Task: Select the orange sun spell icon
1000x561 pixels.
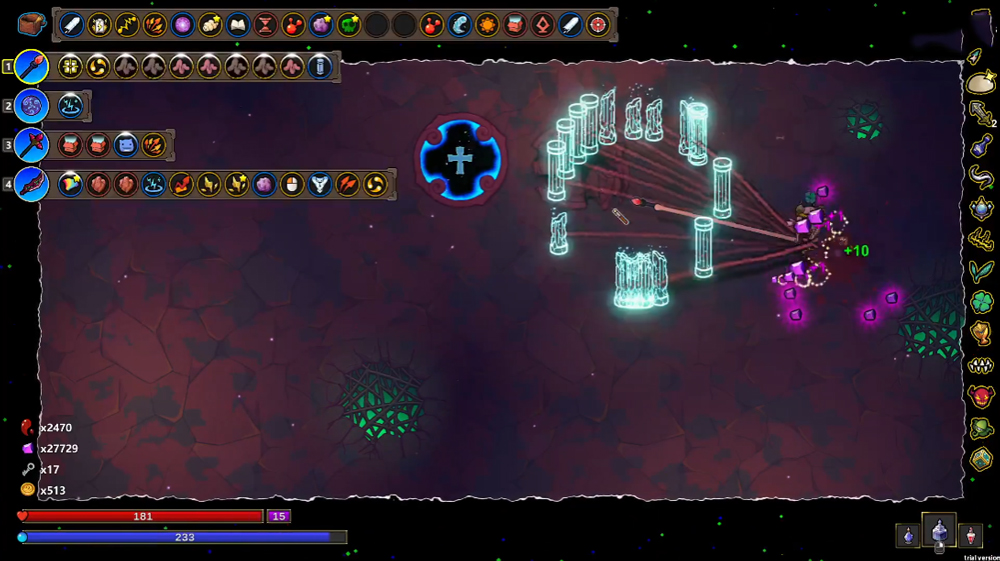Action: click(x=487, y=25)
